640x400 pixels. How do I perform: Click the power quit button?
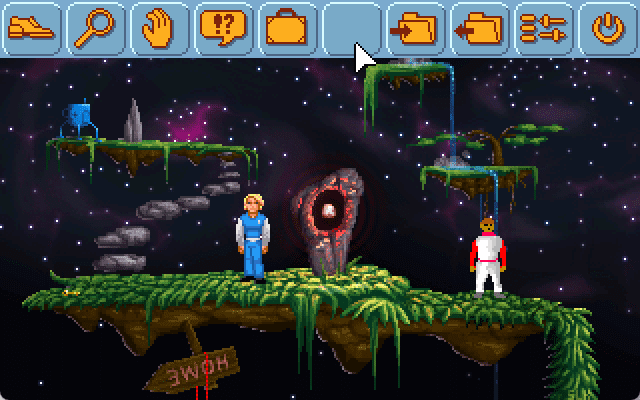(606, 27)
